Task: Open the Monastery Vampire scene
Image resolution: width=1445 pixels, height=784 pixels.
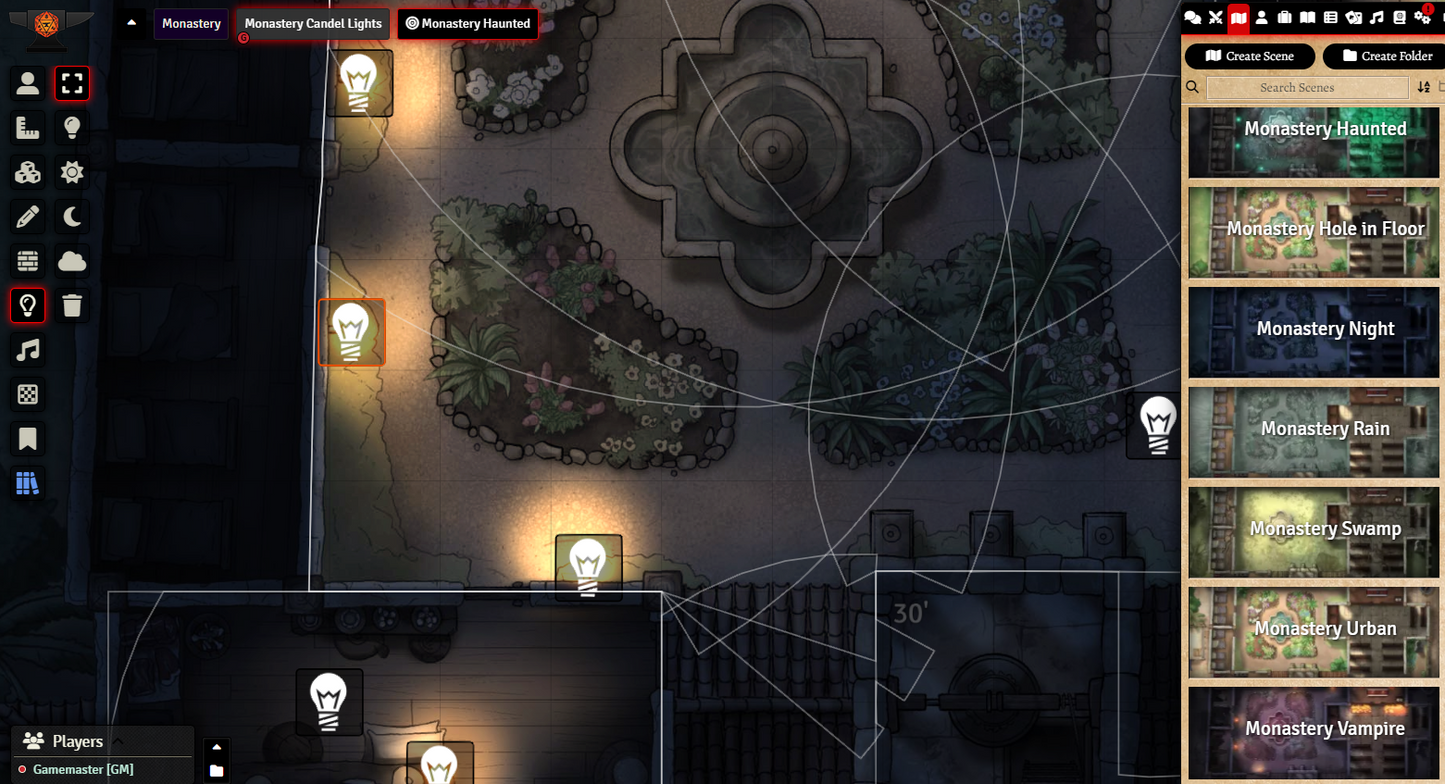Action: [x=1313, y=732]
